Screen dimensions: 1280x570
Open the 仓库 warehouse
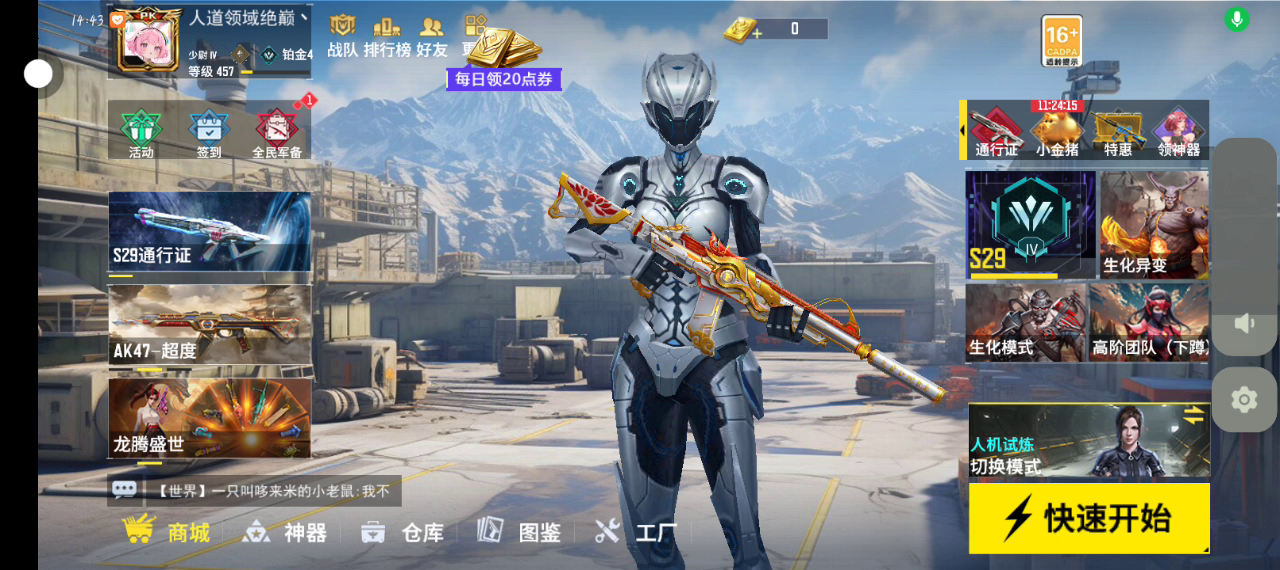click(402, 532)
